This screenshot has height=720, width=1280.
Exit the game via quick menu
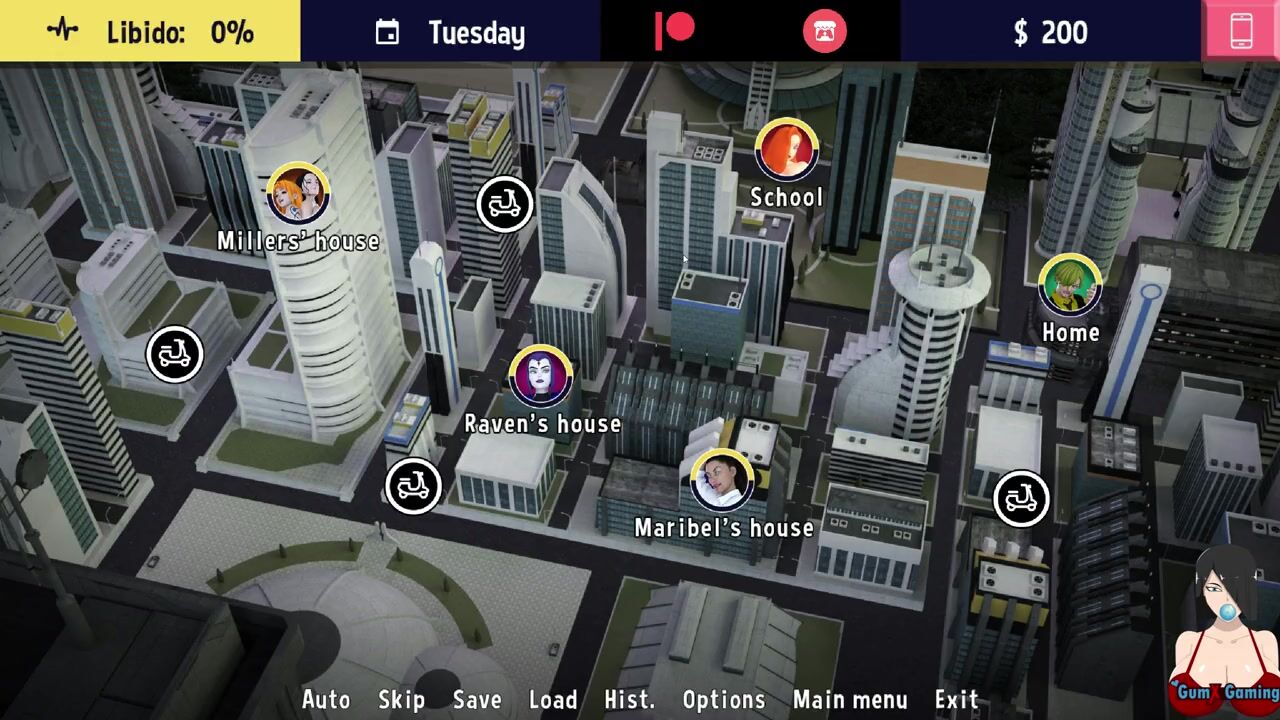(x=956, y=699)
